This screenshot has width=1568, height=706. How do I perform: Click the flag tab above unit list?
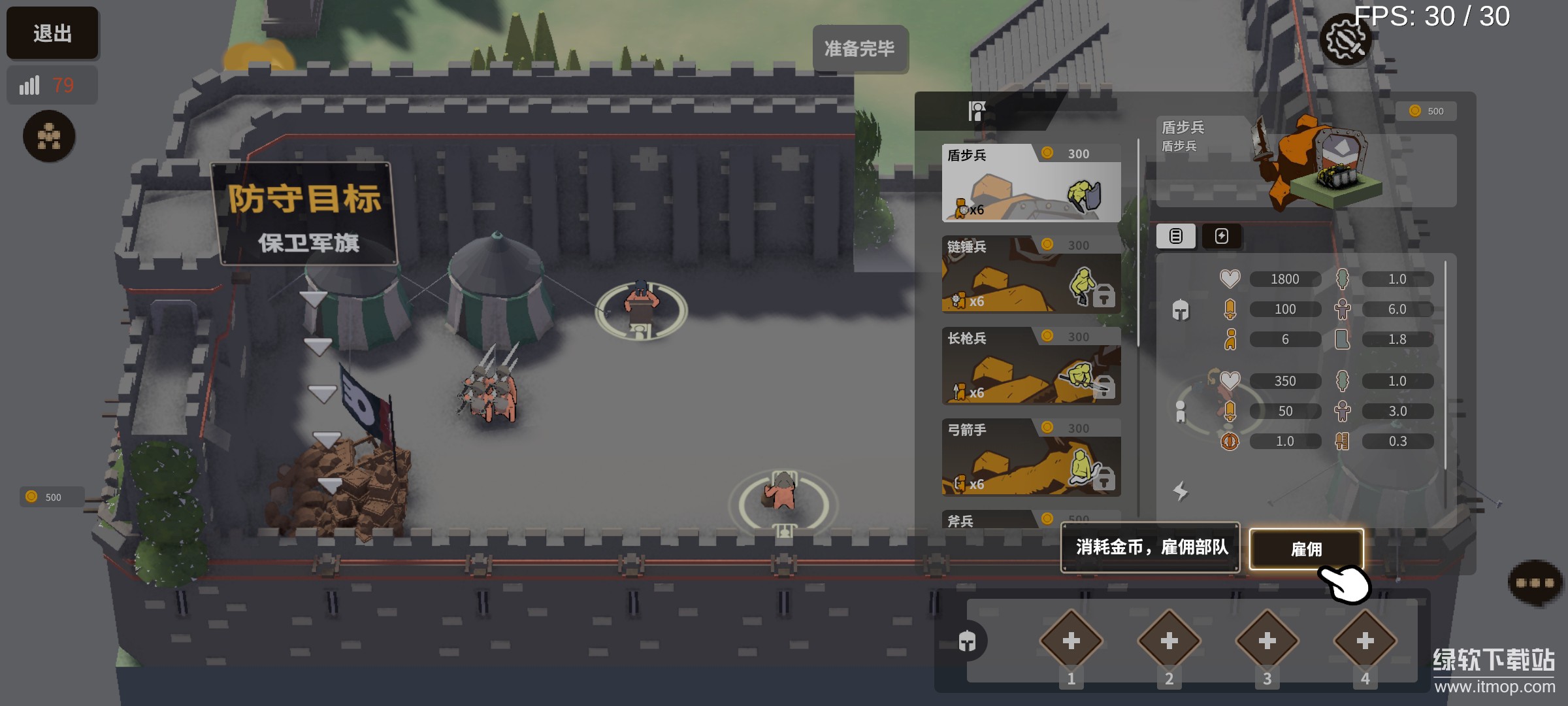(x=977, y=111)
